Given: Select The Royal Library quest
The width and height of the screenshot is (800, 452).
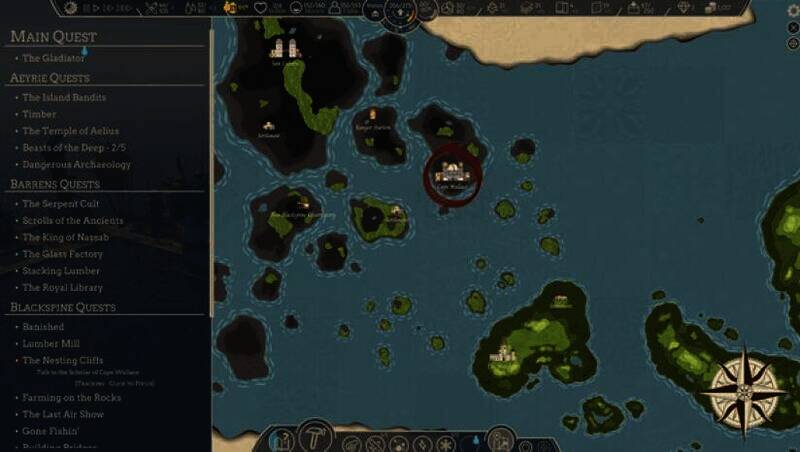Looking at the screenshot, I should (x=62, y=288).
